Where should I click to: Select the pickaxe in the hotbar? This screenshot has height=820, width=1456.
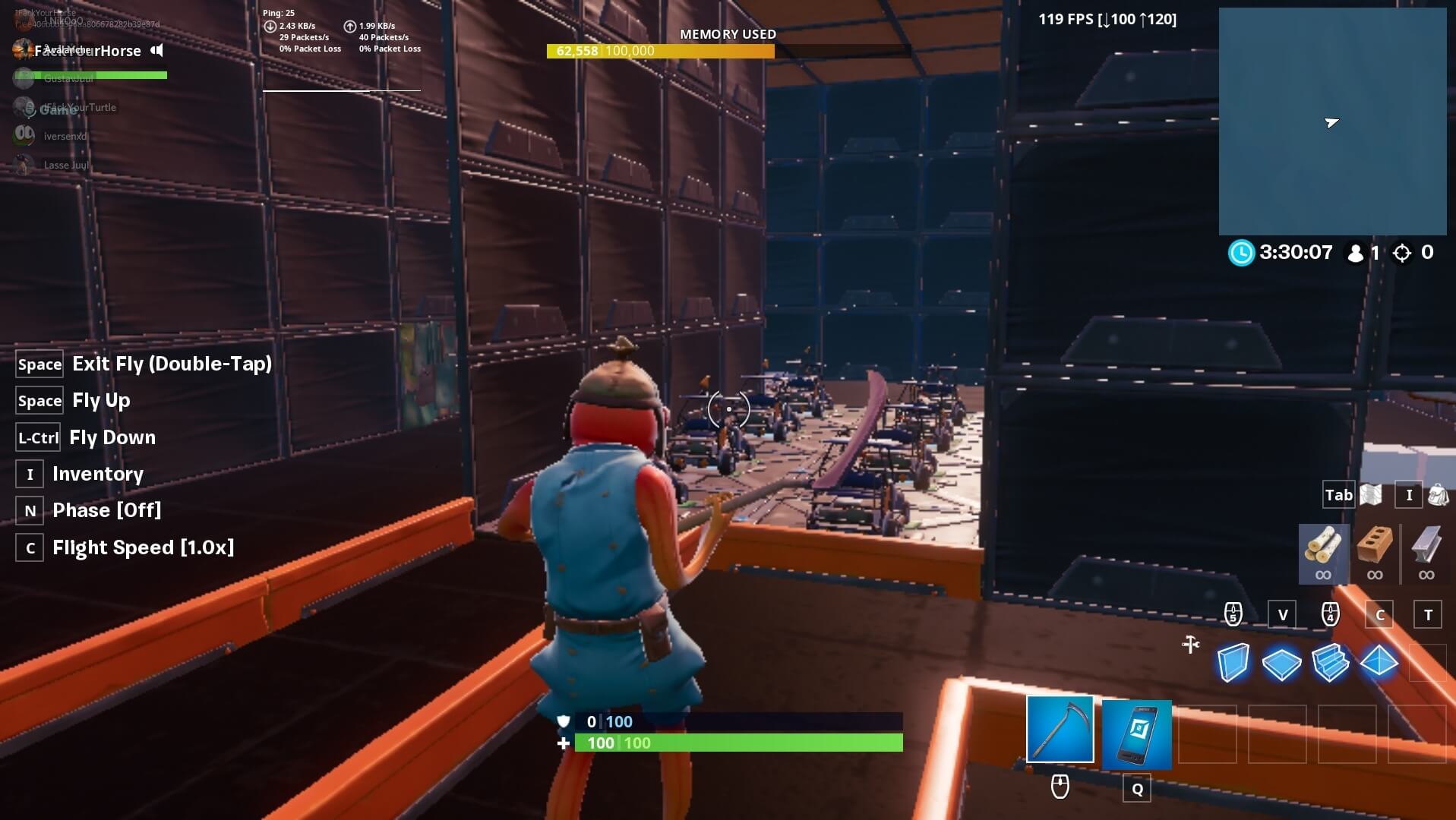(1060, 729)
